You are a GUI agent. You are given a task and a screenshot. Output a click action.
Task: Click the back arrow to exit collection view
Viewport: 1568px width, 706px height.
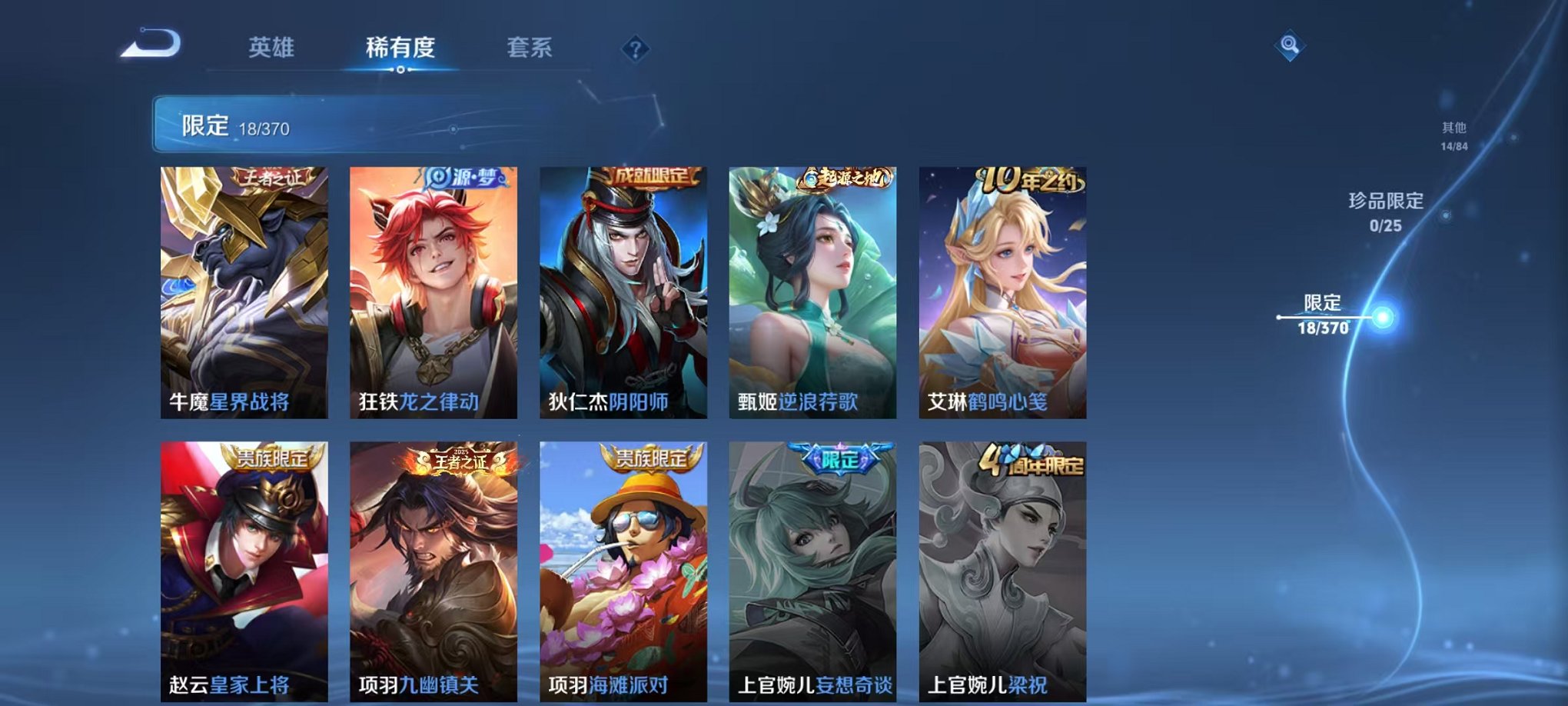coord(151,48)
